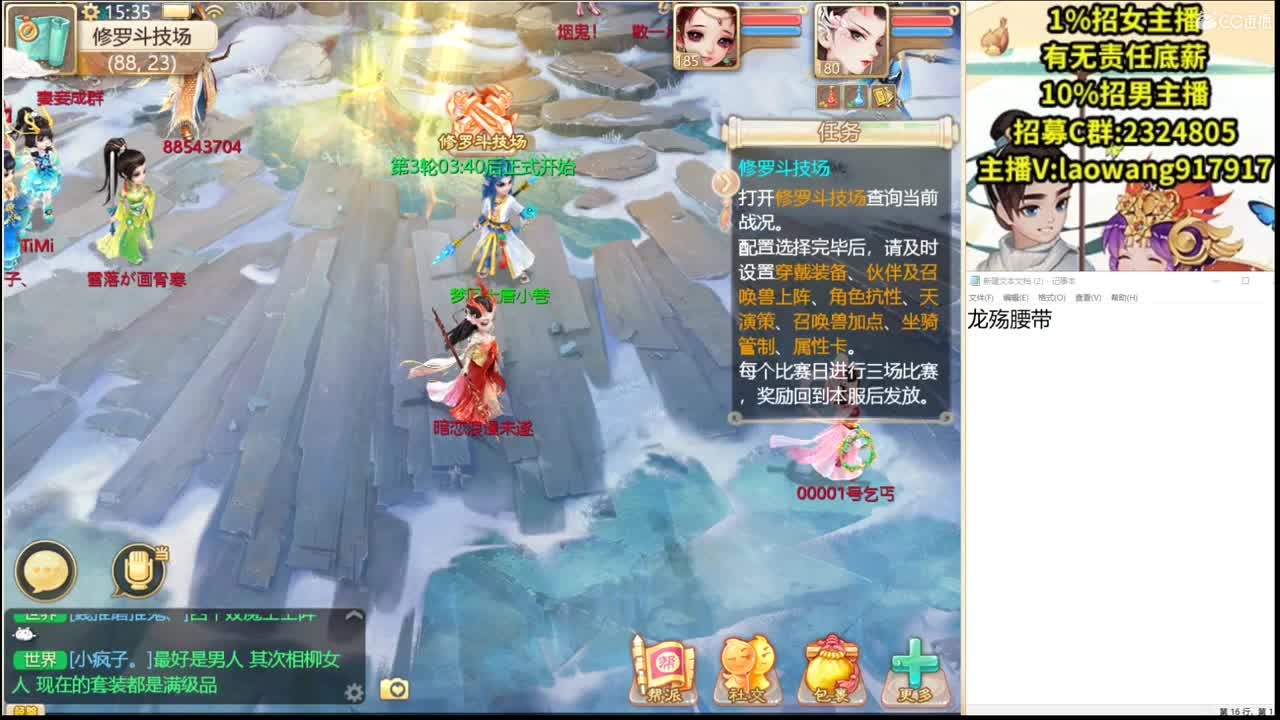Open the 修罗斗技场 map scroll icon
The height and width of the screenshot is (720, 1280).
click(x=40, y=40)
